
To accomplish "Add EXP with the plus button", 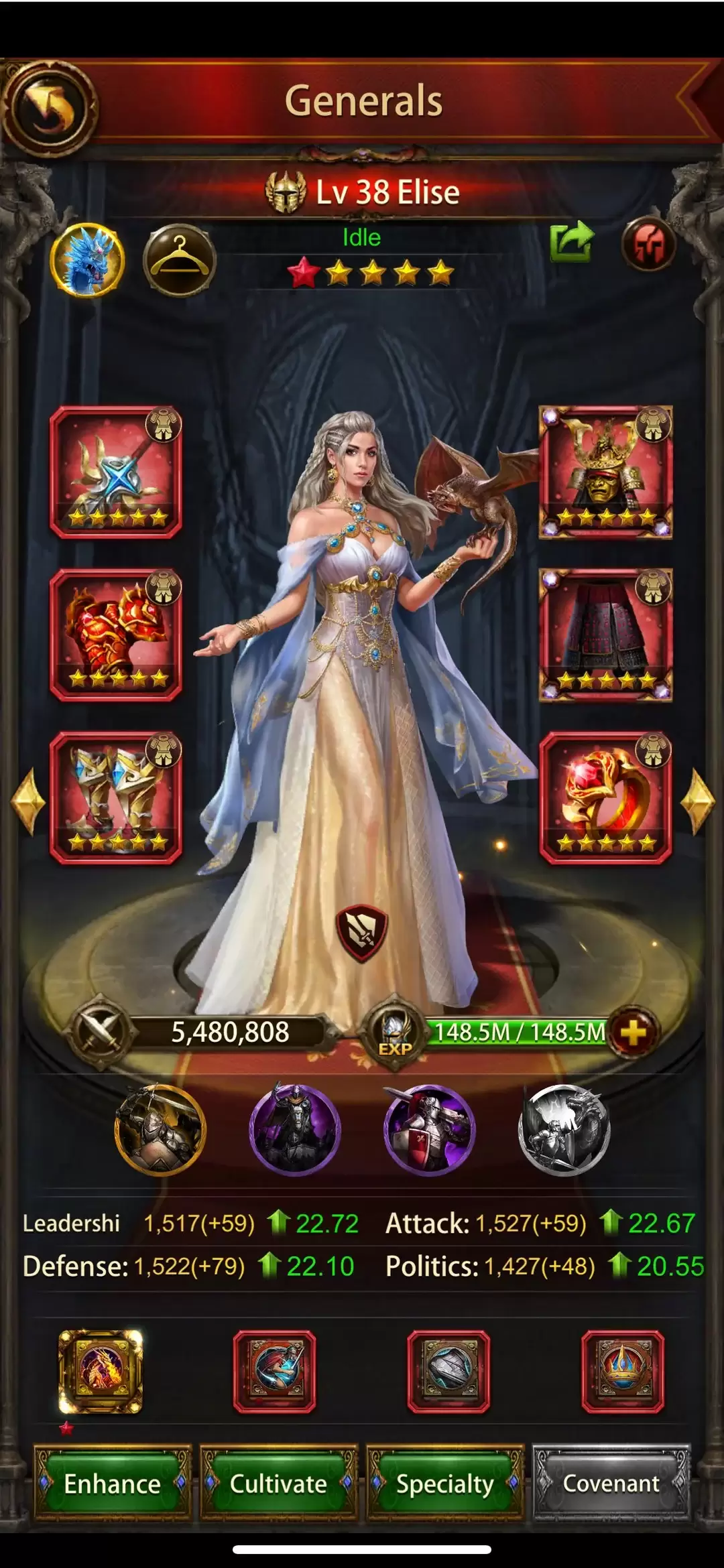I will point(633,1033).
